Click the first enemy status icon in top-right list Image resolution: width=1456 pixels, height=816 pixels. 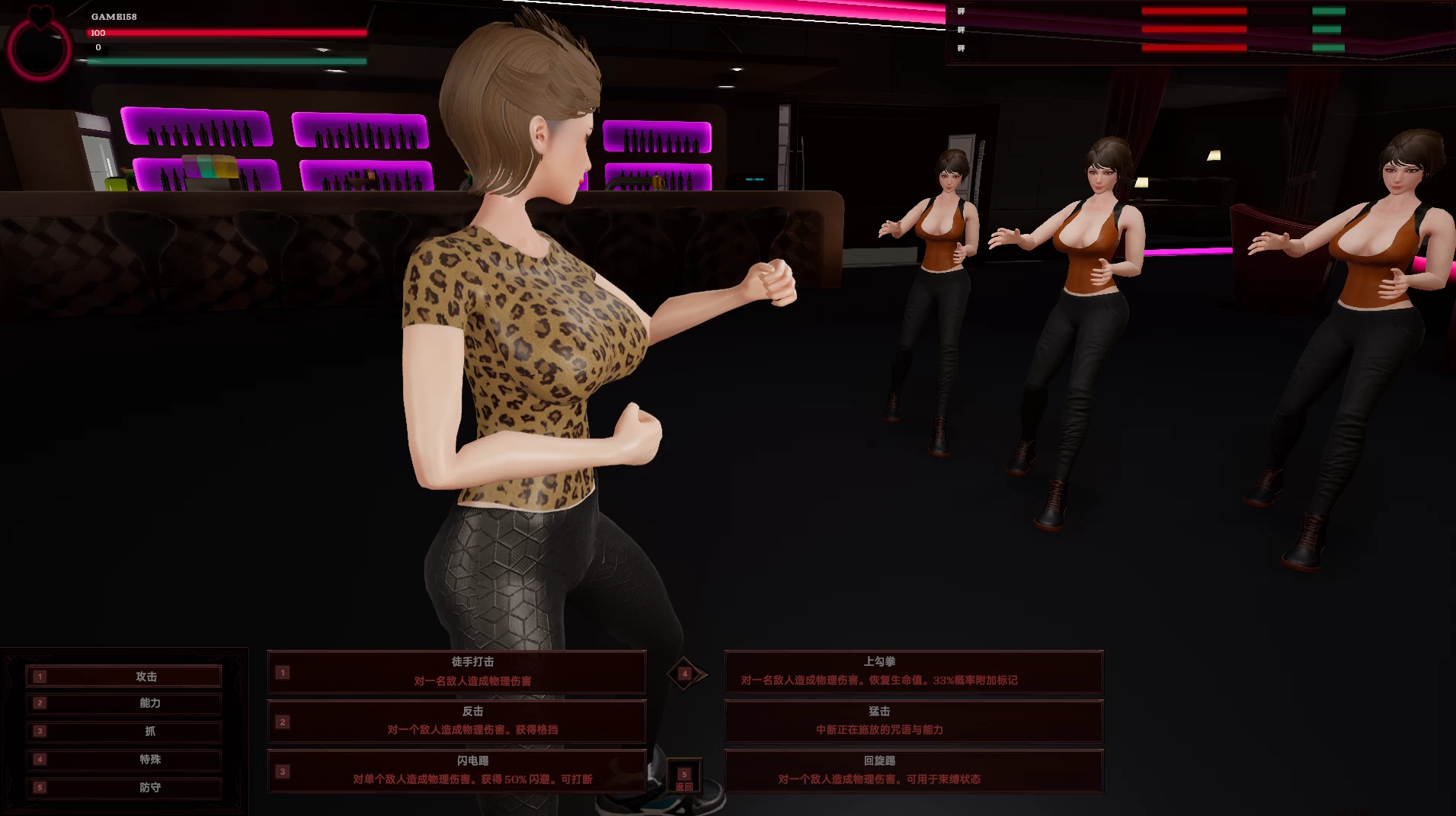click(x=961, y=11)
